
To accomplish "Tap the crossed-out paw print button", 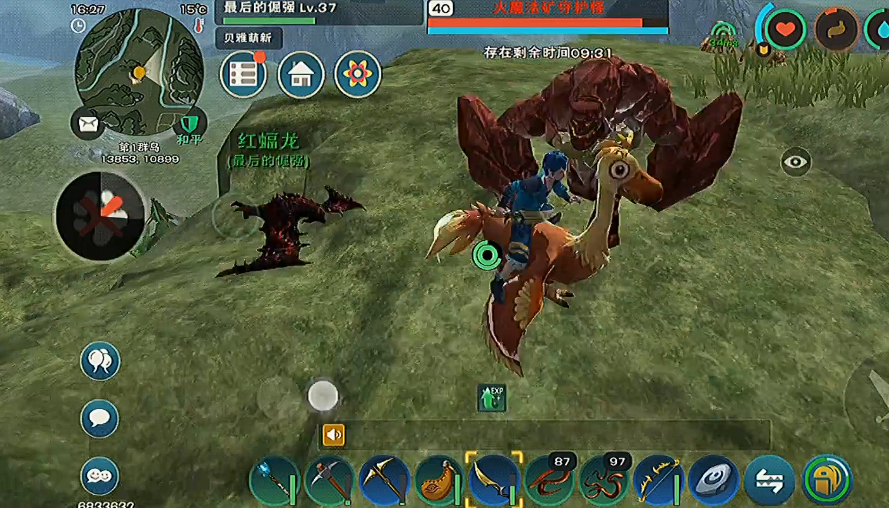I will 101,215.
